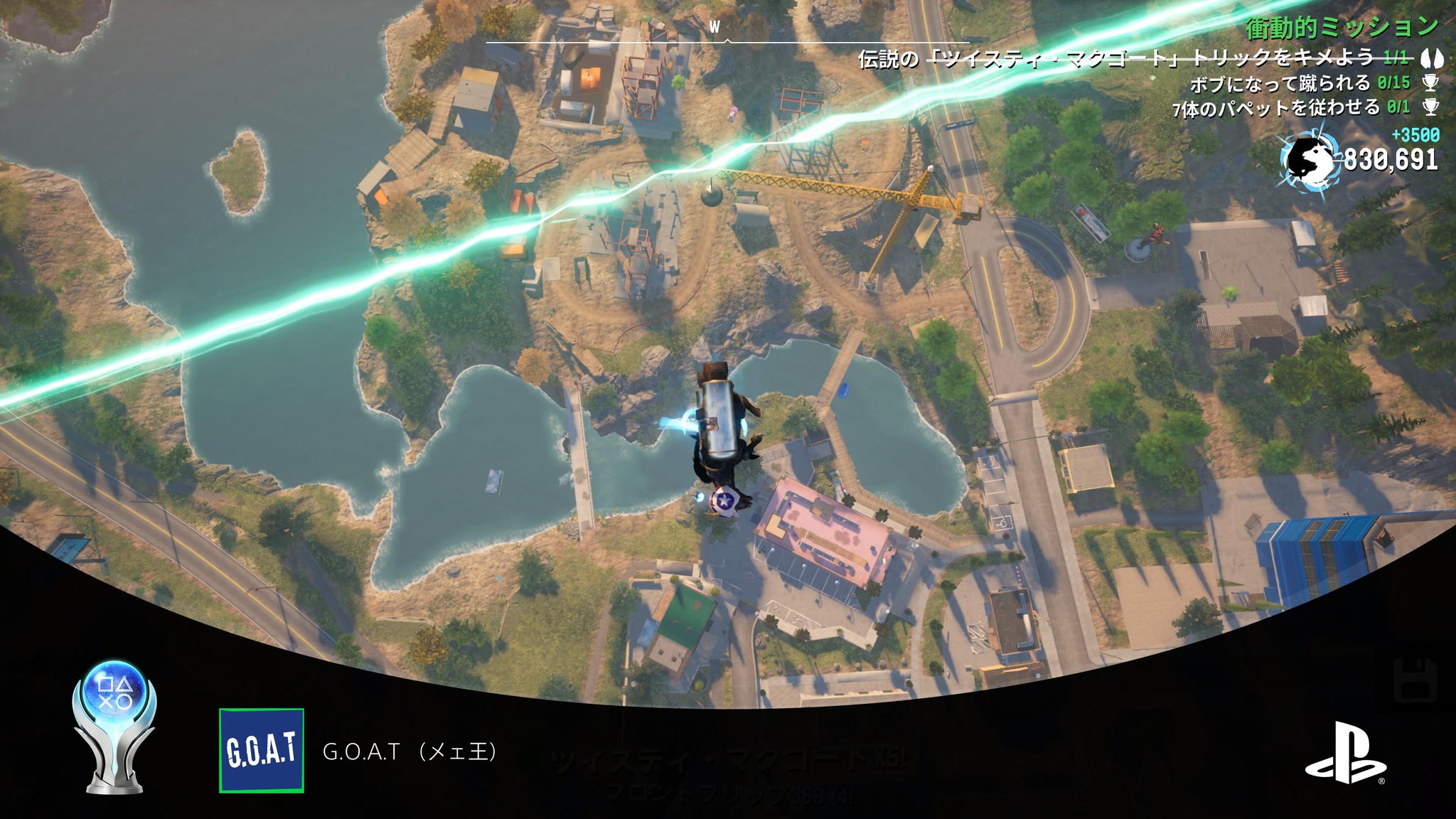This screenshot has width=1456, height=819.
Task: Open the platinum trophy icon
Action: (x=114, y=727)
